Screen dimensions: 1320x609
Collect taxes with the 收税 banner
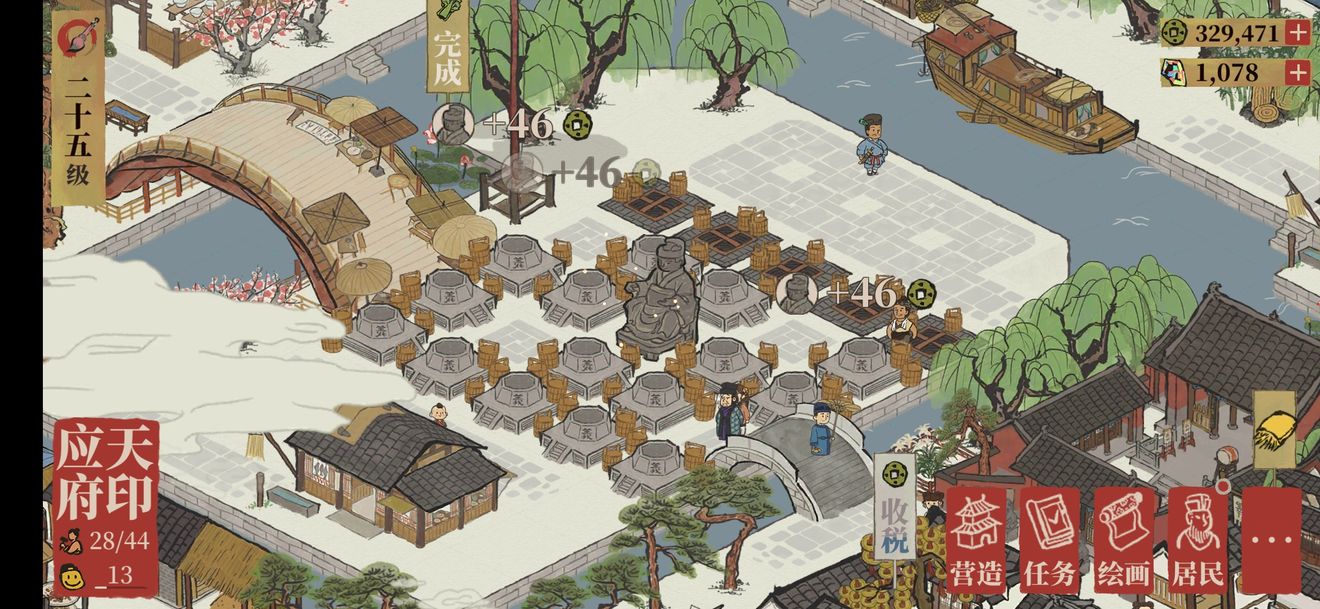click(893, 505)
